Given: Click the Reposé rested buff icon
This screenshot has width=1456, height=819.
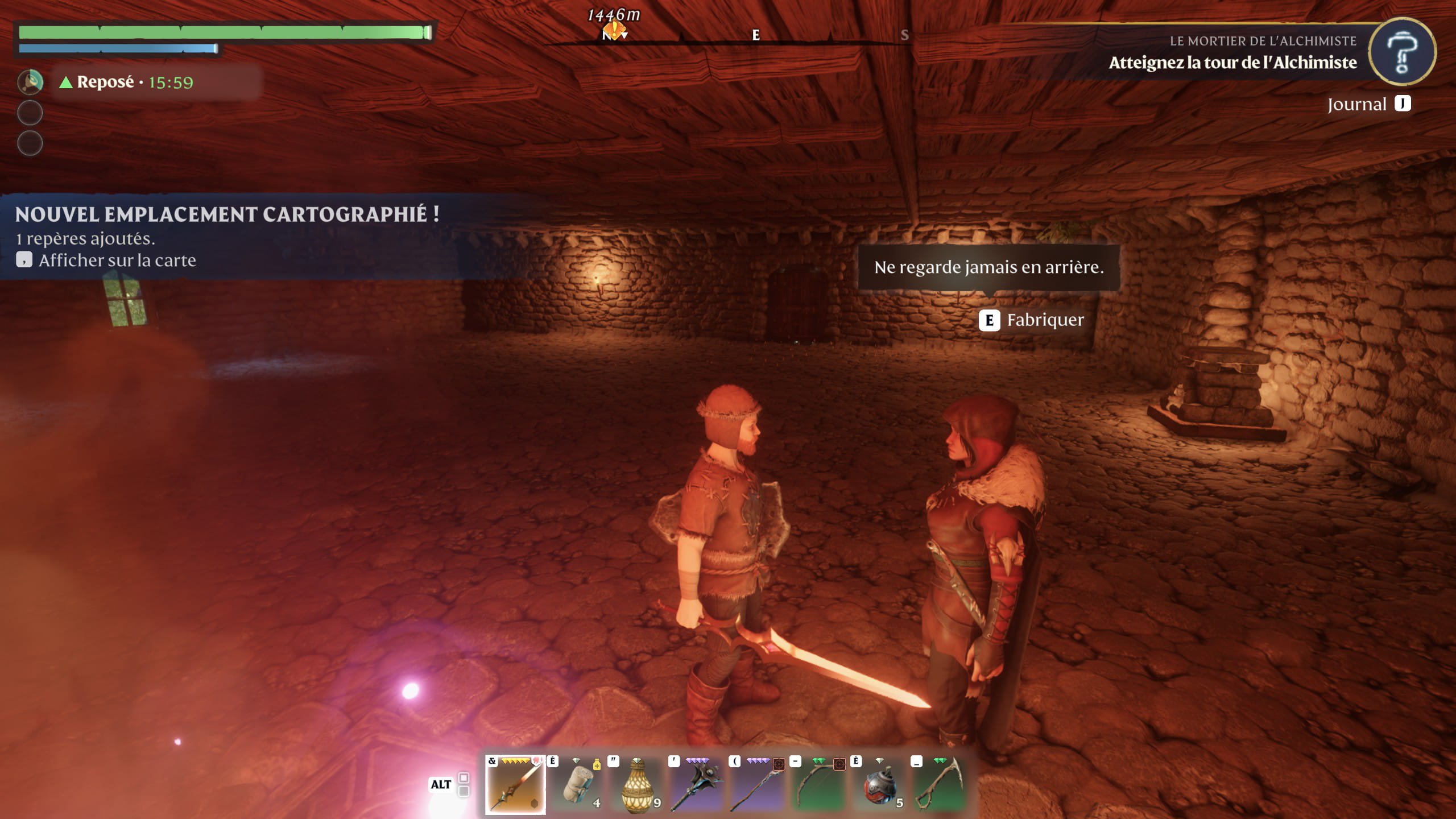Looking at the screenshot, I should pos(30,82).
